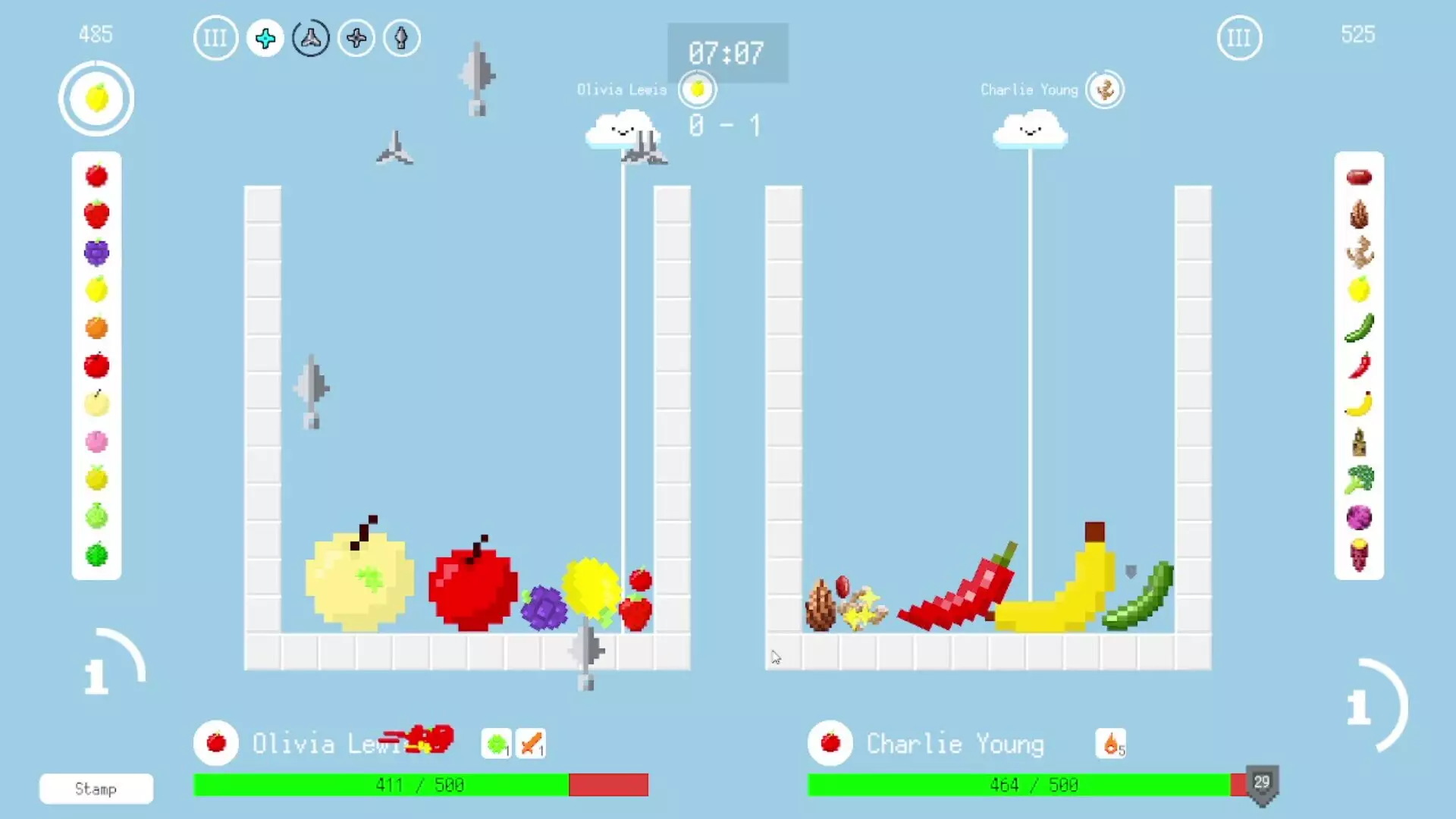Select the purple grape in the left fruit panel
Viewport: 1456px width, 819px height.
[x=96, y=252]
